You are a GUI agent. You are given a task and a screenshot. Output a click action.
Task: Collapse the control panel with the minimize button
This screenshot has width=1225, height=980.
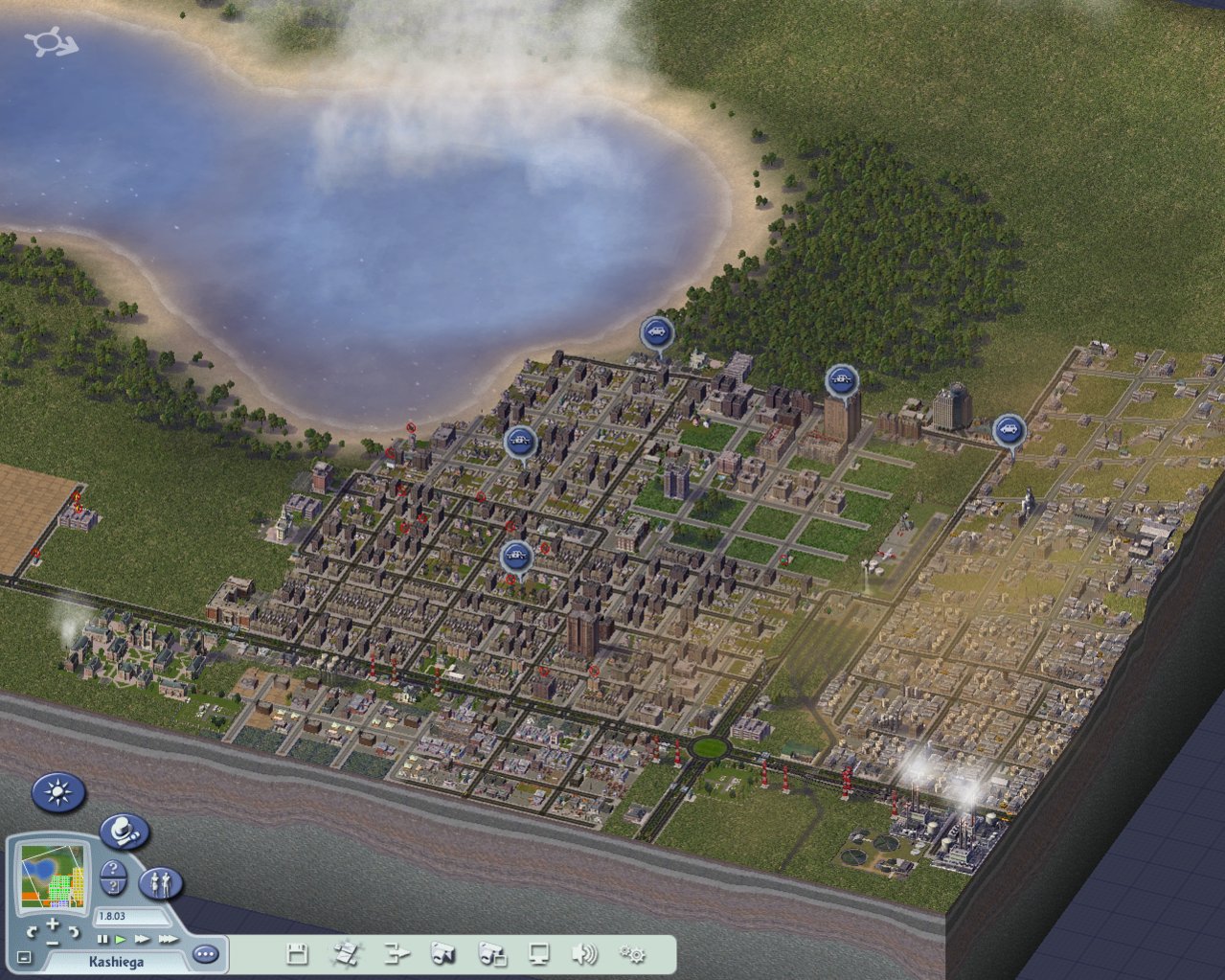coord(24,957)
